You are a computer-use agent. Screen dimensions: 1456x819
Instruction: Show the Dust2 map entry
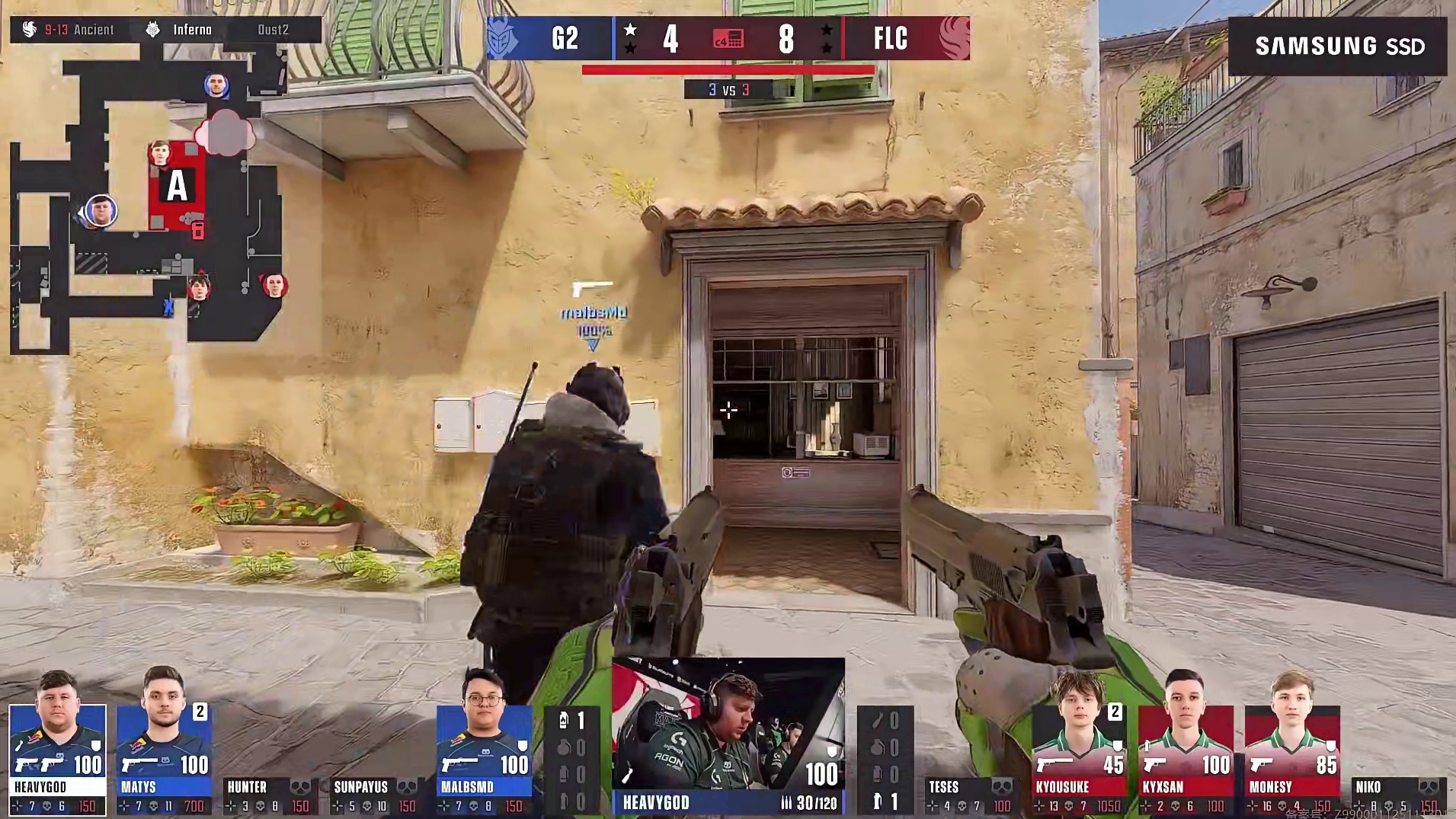point(273,30)
